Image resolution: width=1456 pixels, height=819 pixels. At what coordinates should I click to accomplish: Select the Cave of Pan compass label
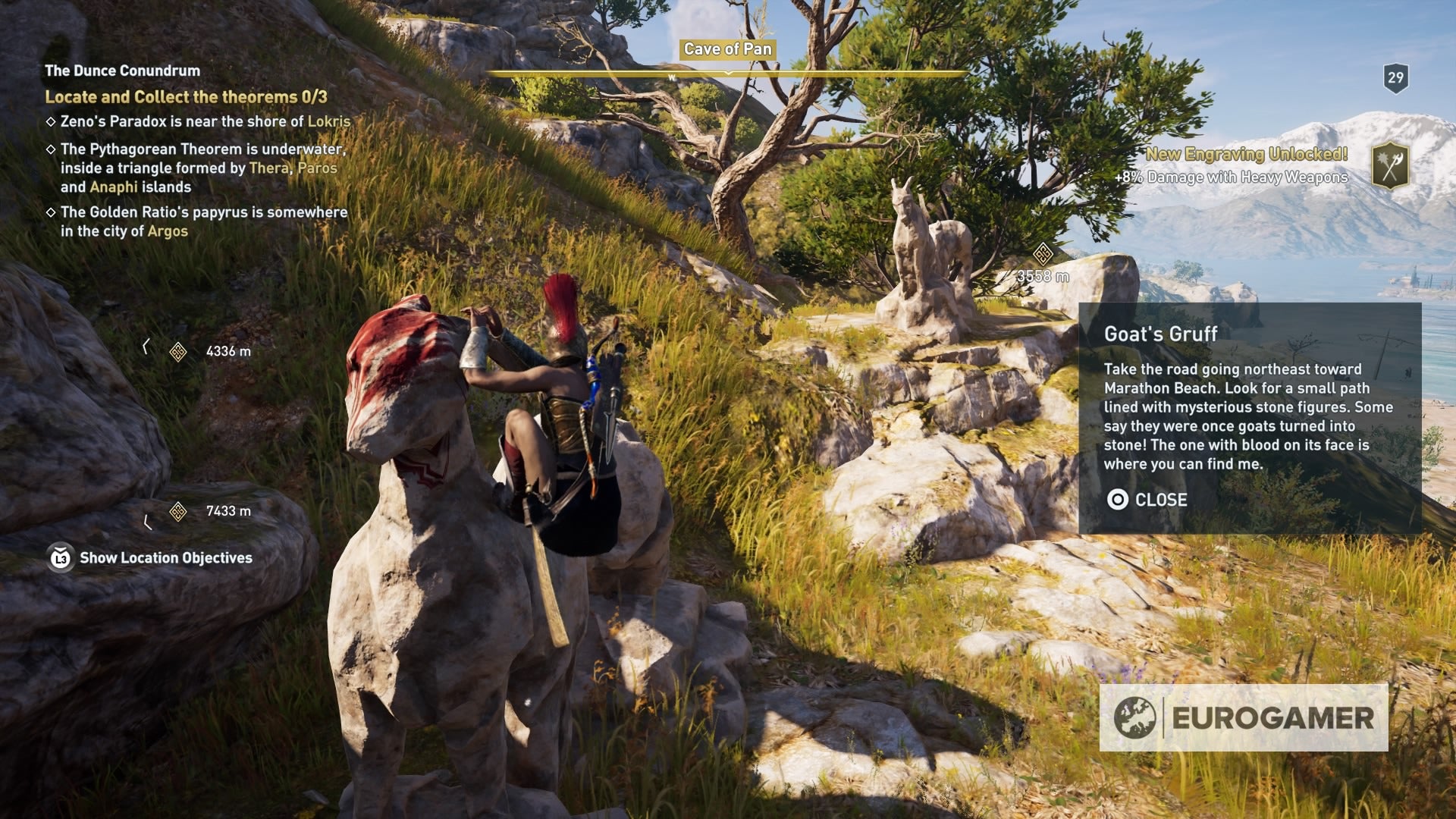click(727, 49)
